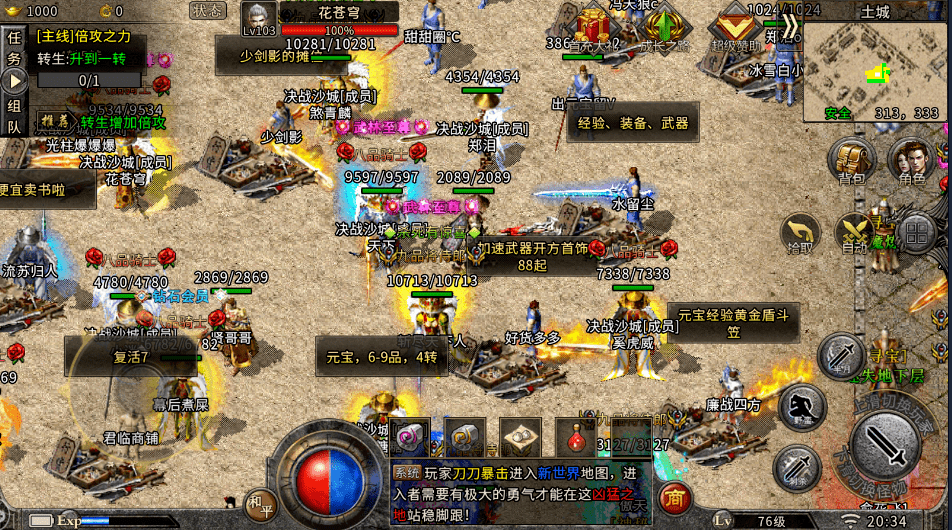Open the 背包 backpack
This screenshot has width=952, height=530.
coord(851,160)
